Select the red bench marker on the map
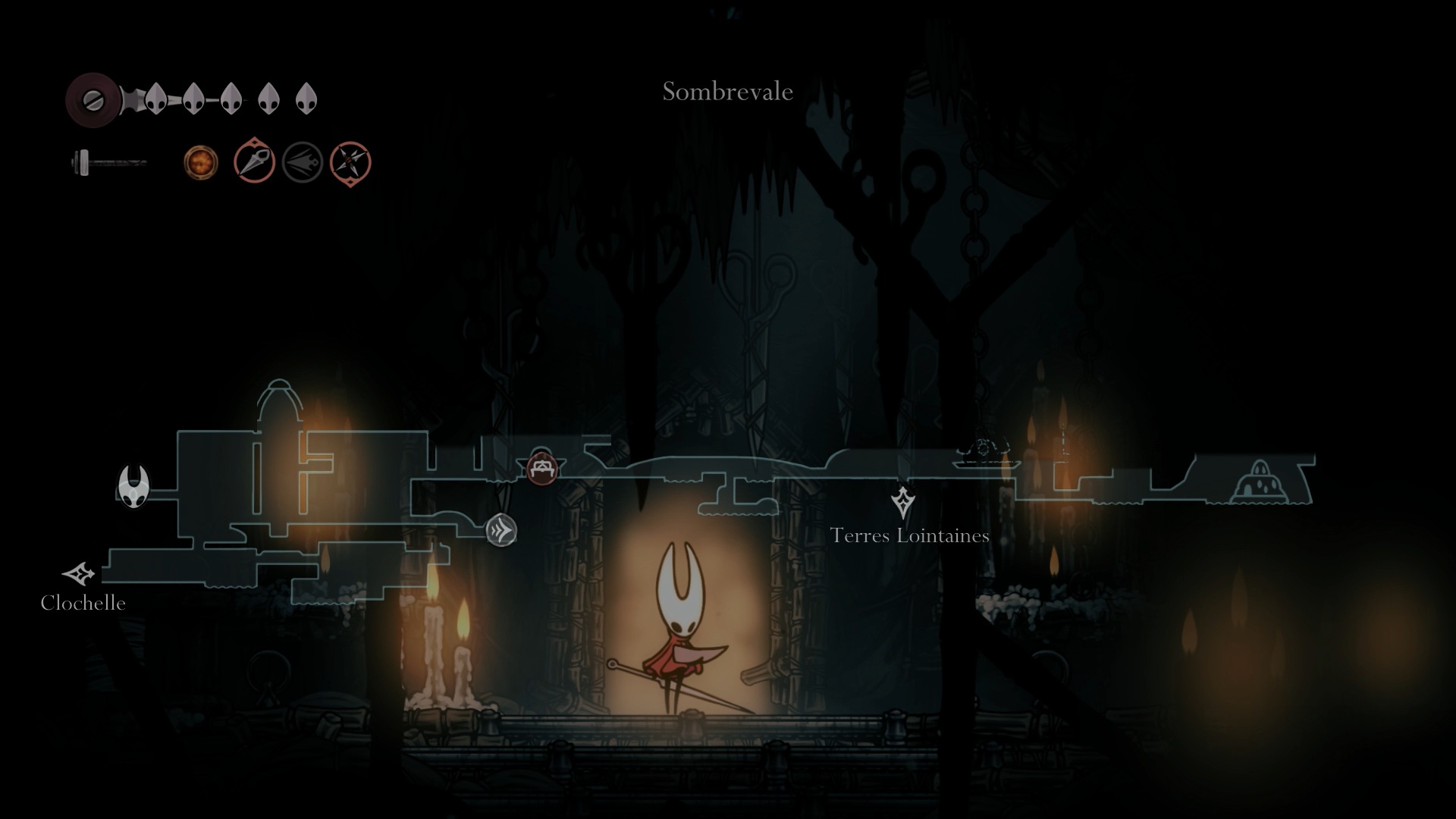The width and height of the screenshot is (1456, 819). coord(541,468)
